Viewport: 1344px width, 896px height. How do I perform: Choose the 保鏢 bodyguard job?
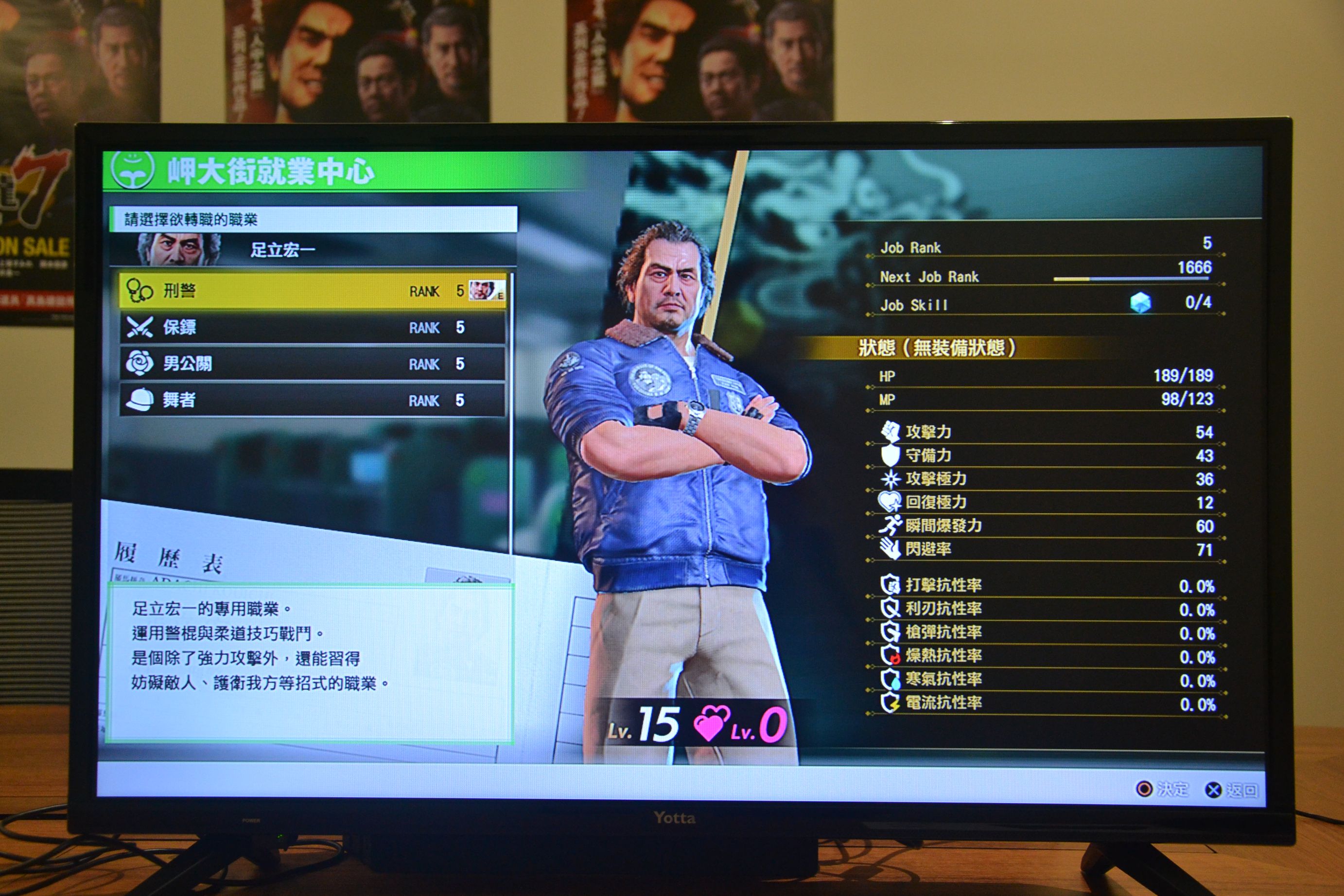(313, 327)
